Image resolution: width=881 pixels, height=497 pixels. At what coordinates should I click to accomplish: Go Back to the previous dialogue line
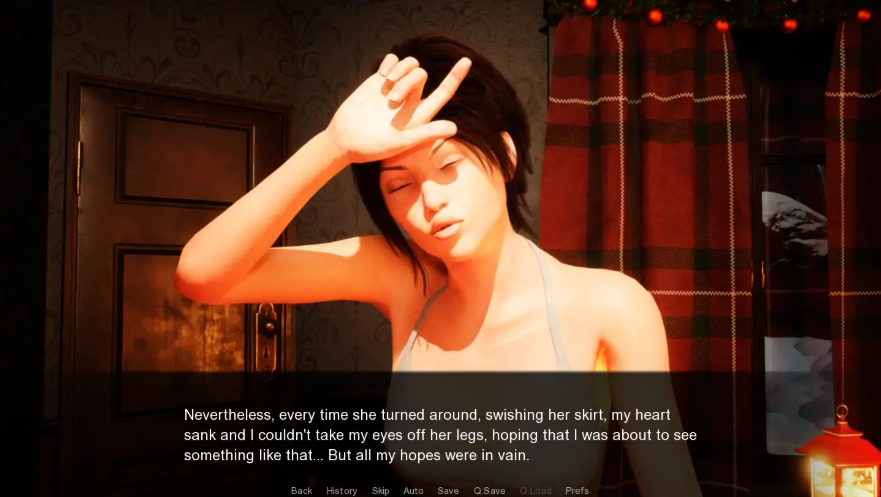(x=301, y=490)
